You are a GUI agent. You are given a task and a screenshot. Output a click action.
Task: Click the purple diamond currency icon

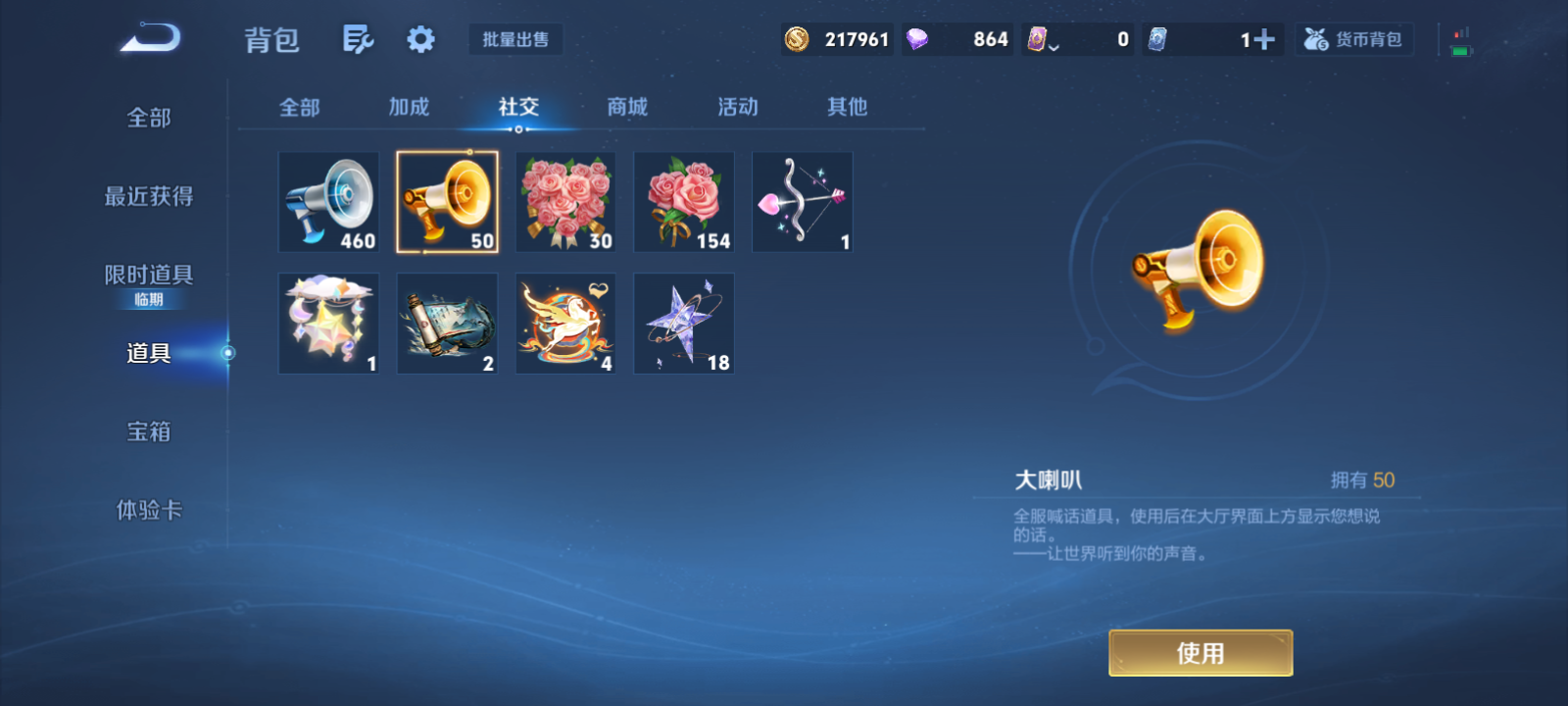[x=917, y=39]
